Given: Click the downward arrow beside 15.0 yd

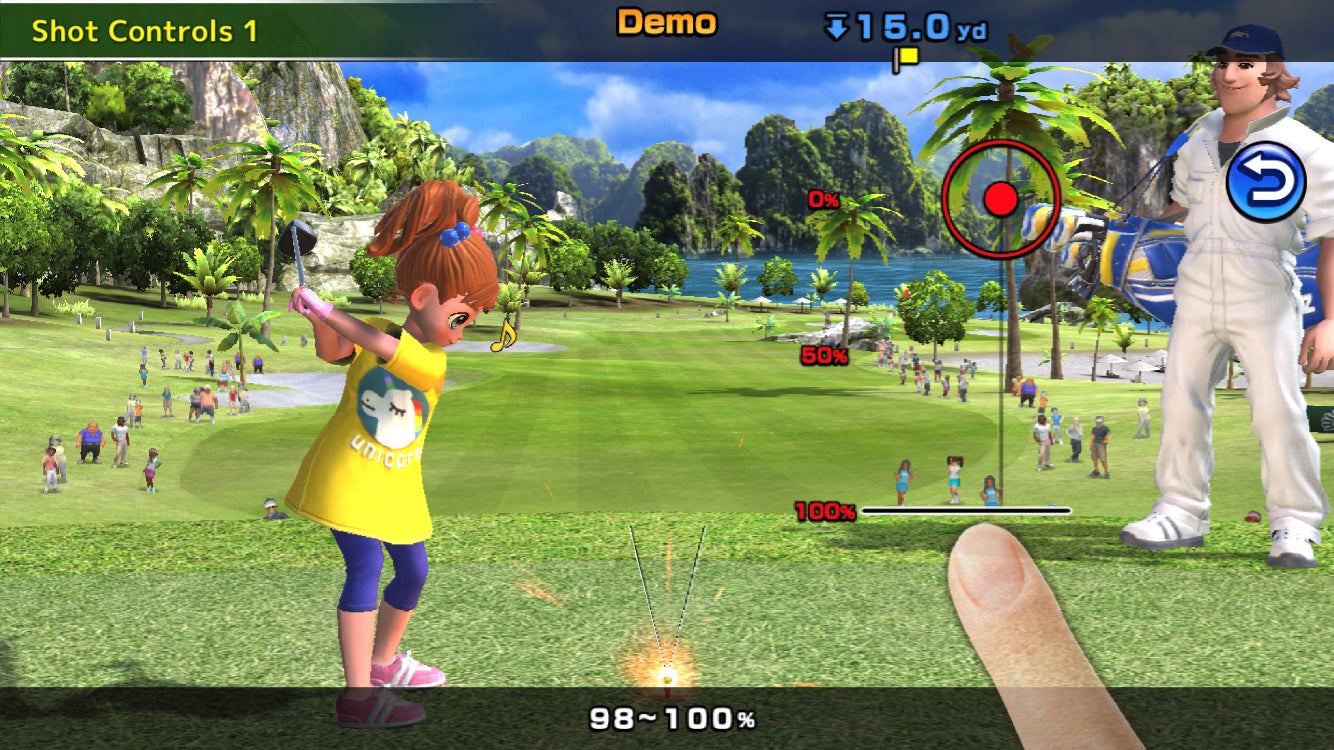Looking at the screenshot, I should click(835, 25).
